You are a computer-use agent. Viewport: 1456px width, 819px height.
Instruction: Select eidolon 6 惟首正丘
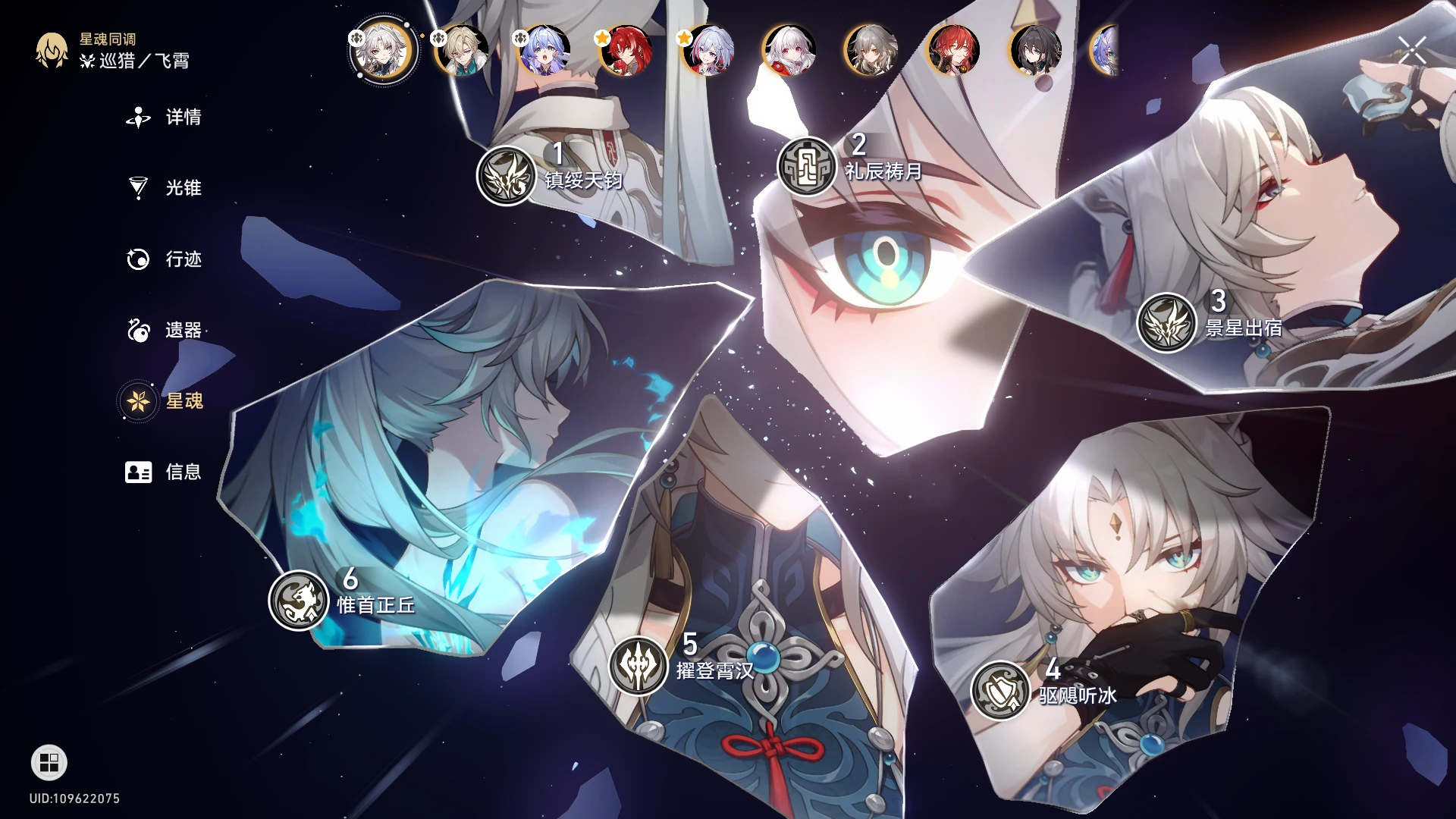click(x=298, y=601)
